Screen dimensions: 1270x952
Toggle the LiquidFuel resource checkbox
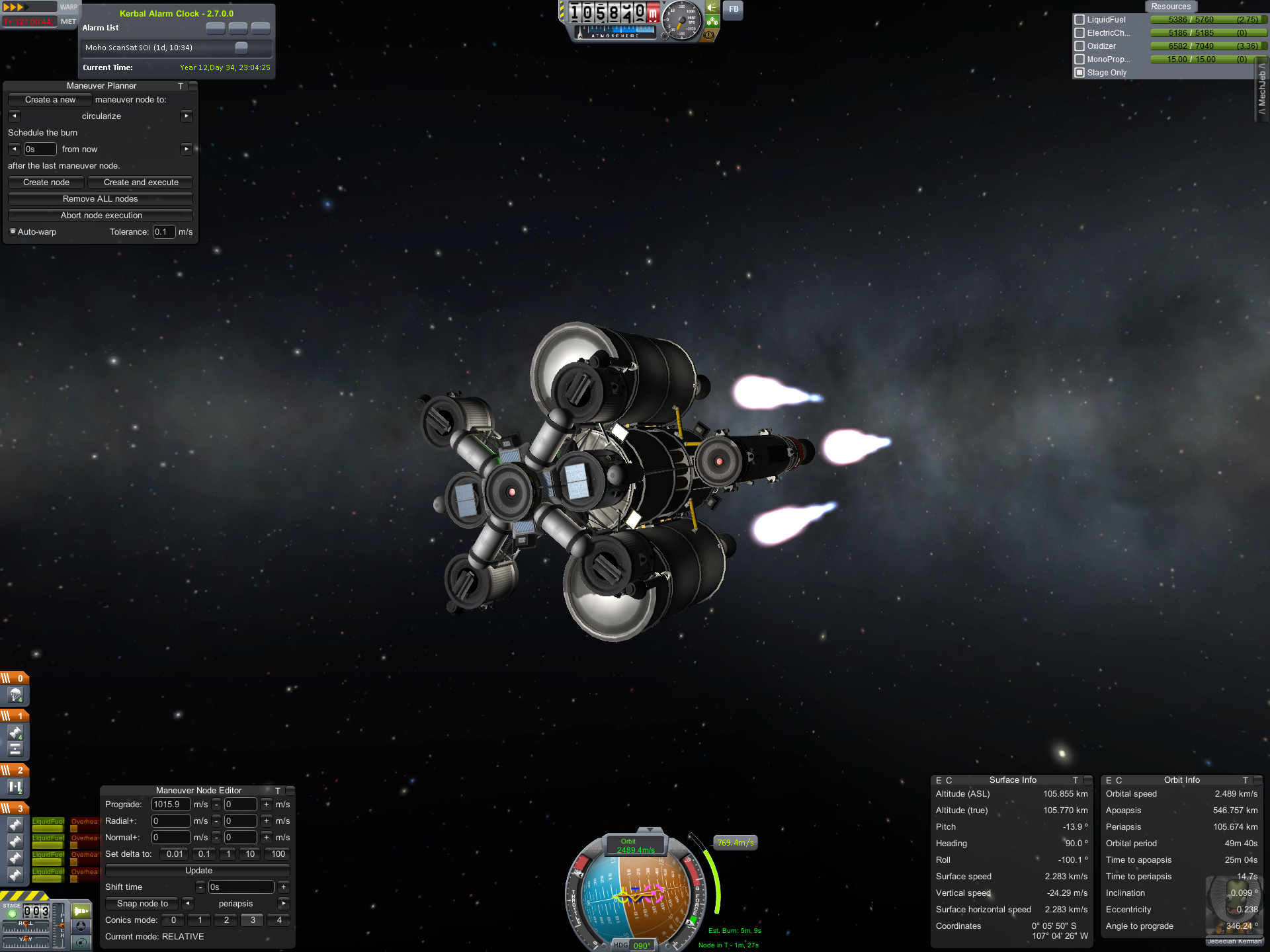pos(1079,20)
